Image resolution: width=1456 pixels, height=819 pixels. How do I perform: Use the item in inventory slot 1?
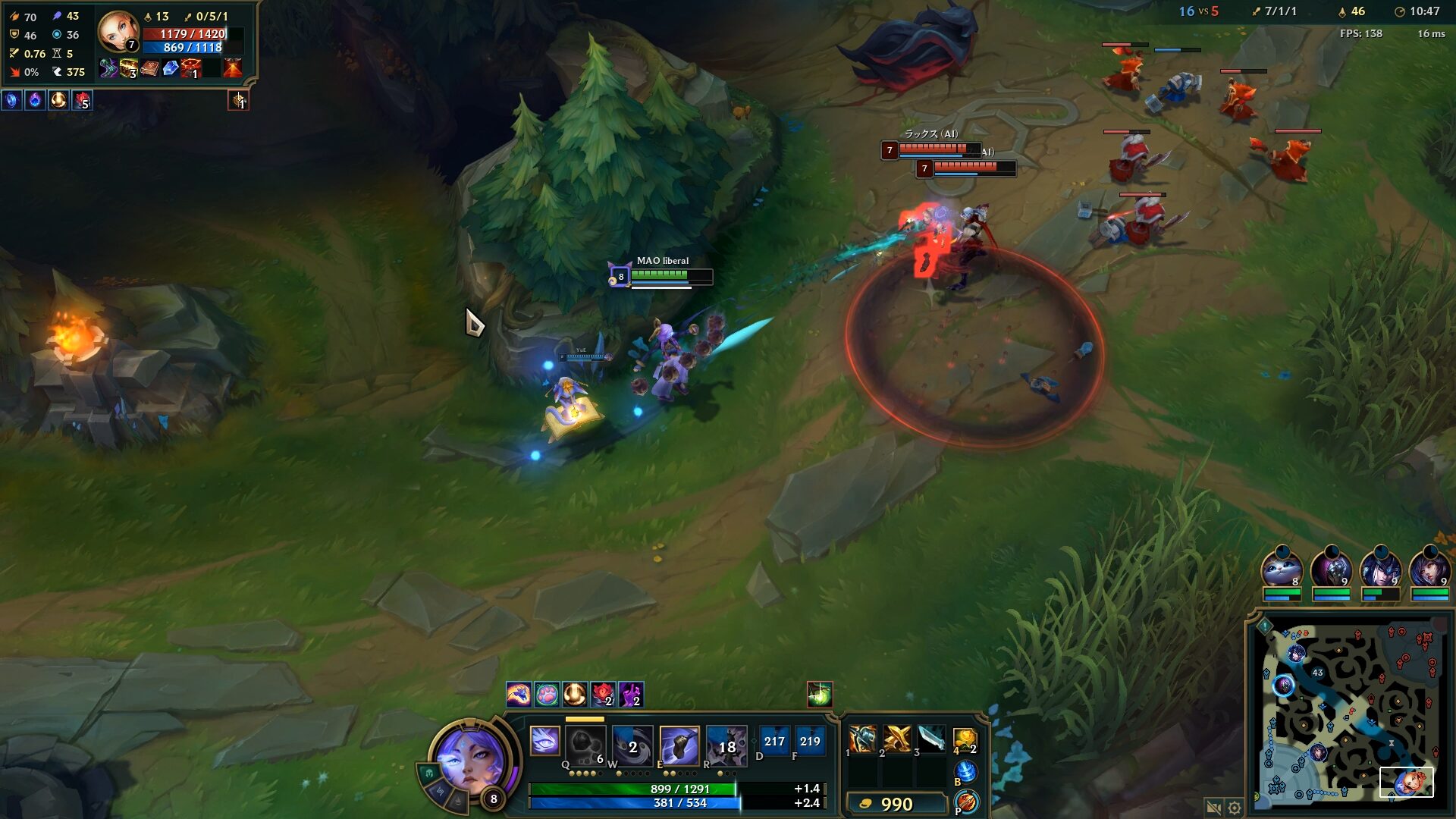[x=862, y=738]
